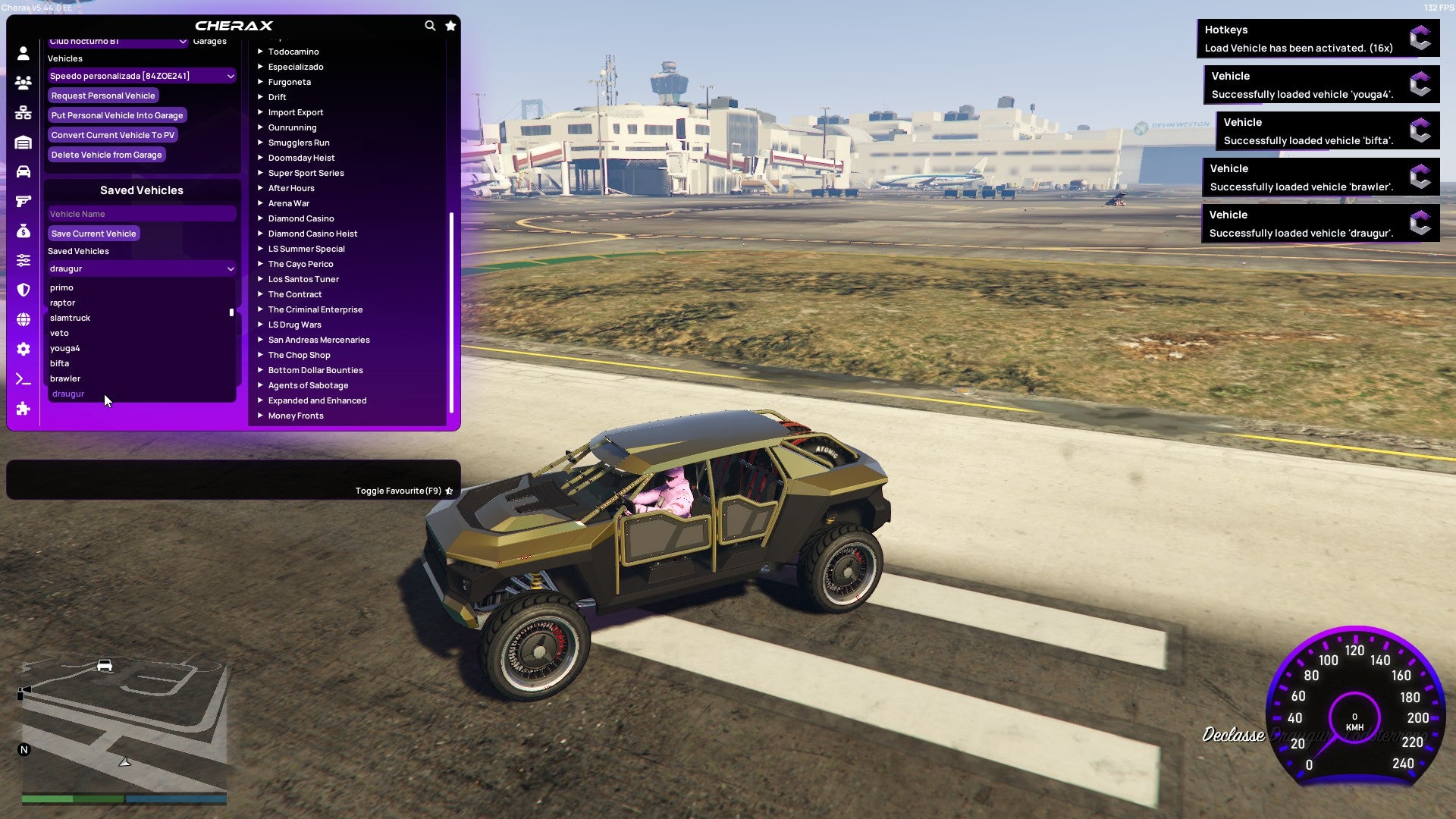Image resolution: width=1456 pixels, height=819 pixels.
Task: Click Delete Vehicle from Garage
Action: tap(106, 155)
